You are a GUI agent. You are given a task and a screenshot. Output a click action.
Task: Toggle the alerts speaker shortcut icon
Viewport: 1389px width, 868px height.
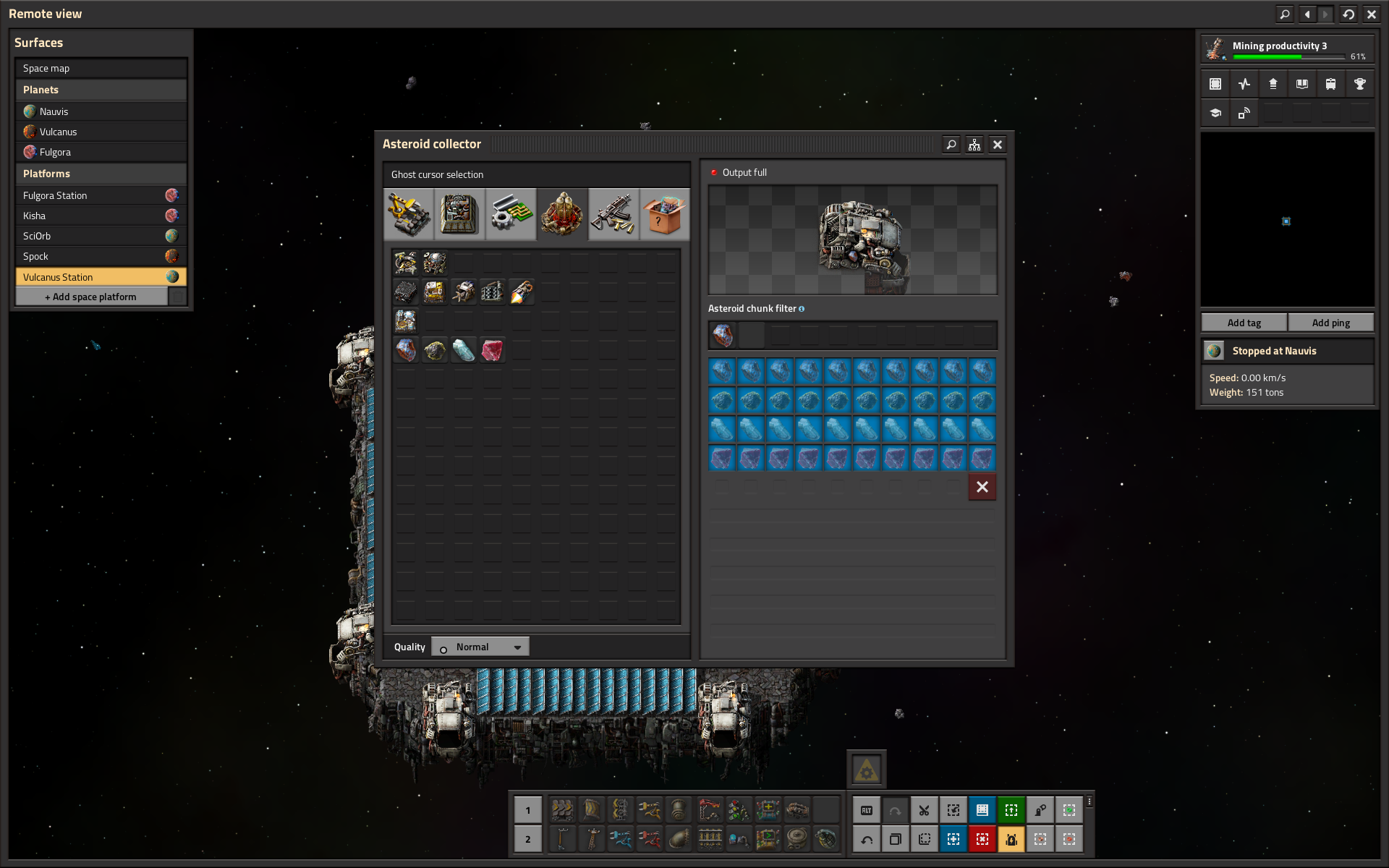(1011, 839)
